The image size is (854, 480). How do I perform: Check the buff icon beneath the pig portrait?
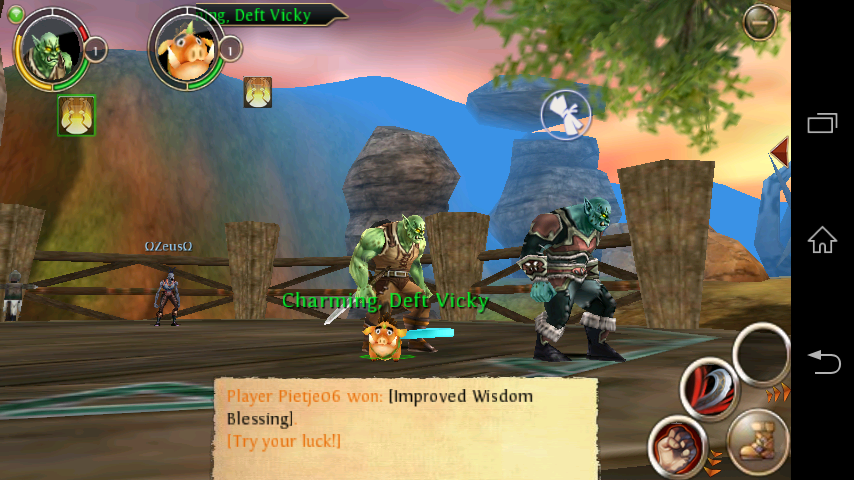pos(258,92)
